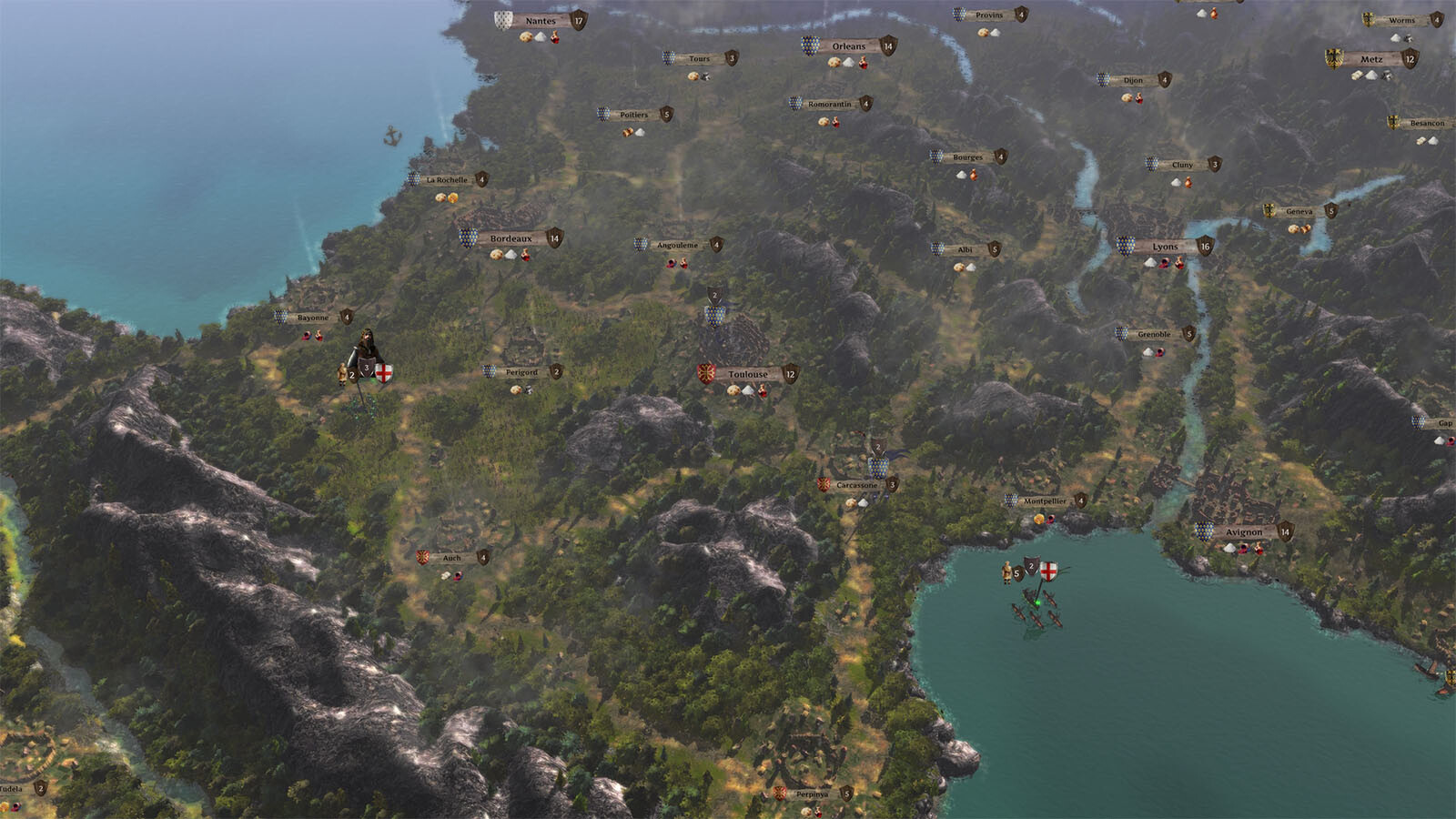Viewport: 1456px width, 819px height.
Task: Select the Romorantin settlement label
Action: (830, 105)
